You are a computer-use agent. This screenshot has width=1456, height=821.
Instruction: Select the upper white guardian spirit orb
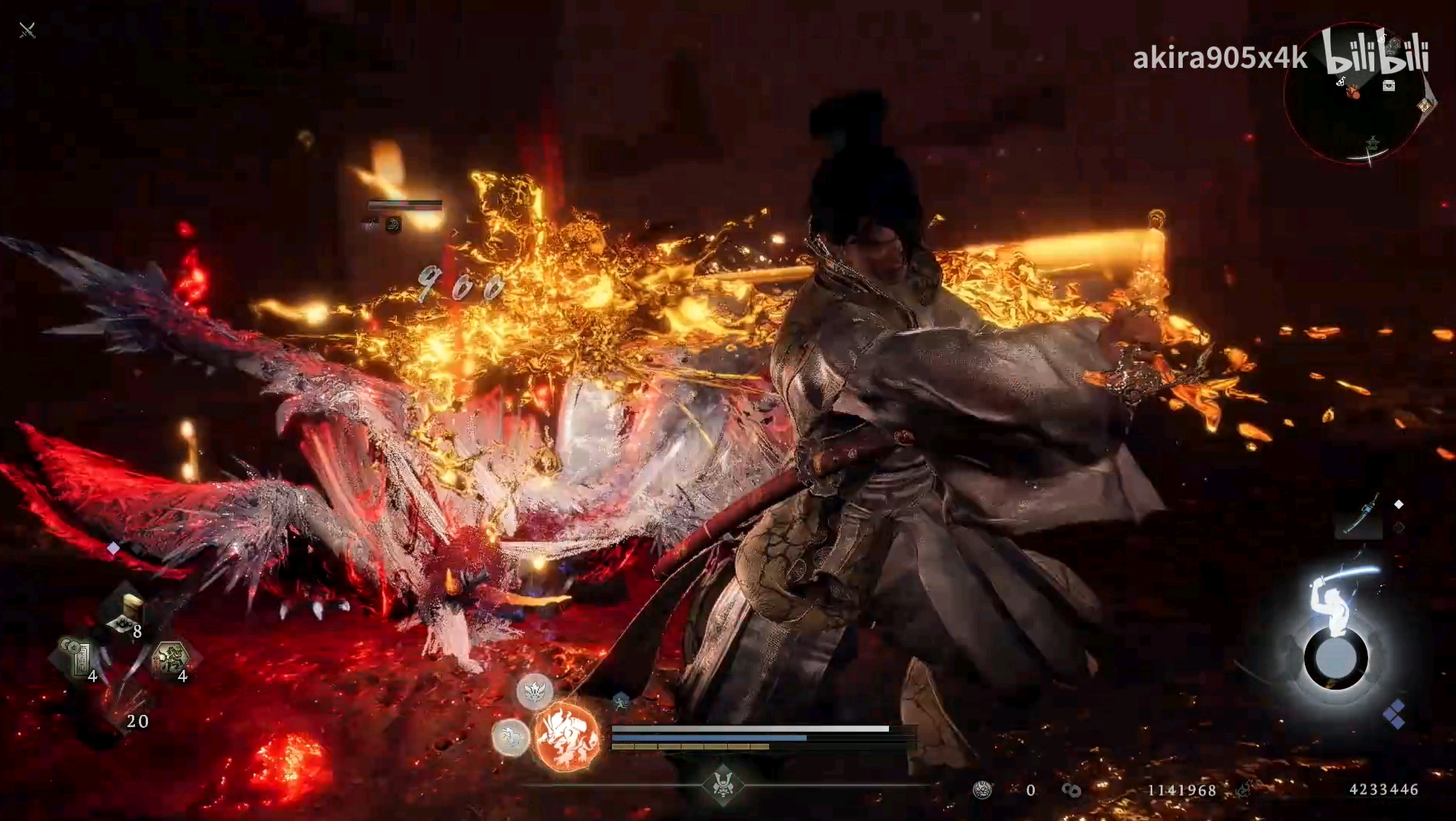[534, 692]
